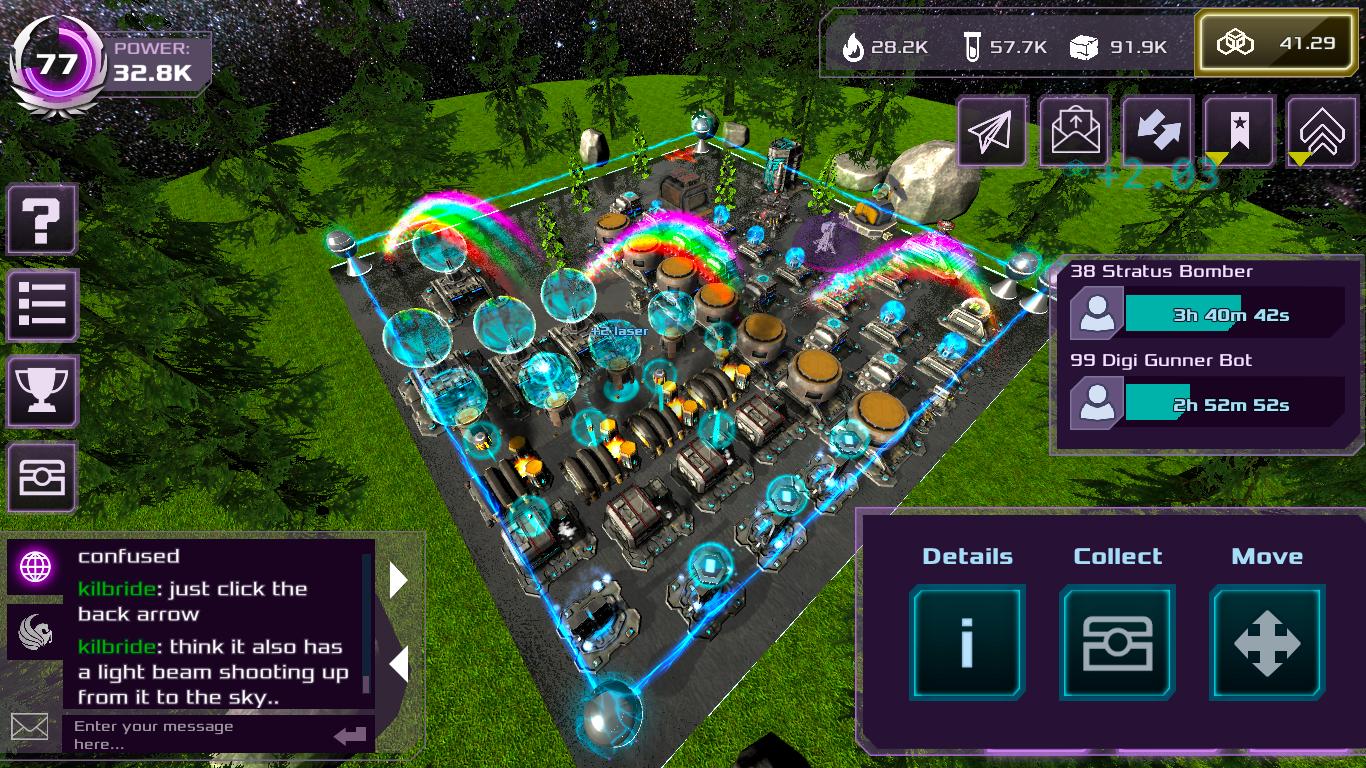The height and width of the screenshot is (768, 1366).
Task: Click the paper plane send icon
Action: 992,132
